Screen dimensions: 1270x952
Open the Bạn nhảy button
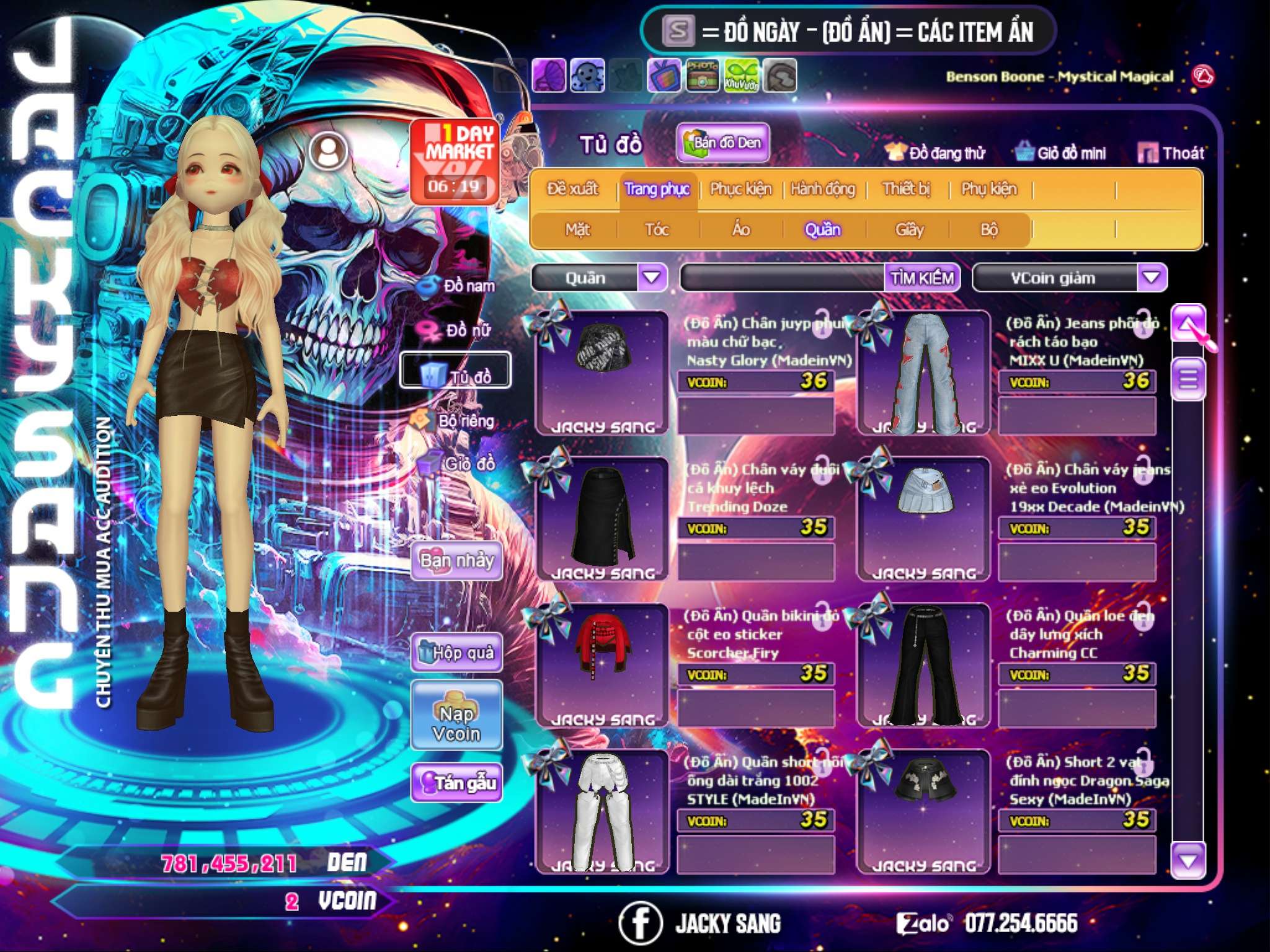(456, 561)
